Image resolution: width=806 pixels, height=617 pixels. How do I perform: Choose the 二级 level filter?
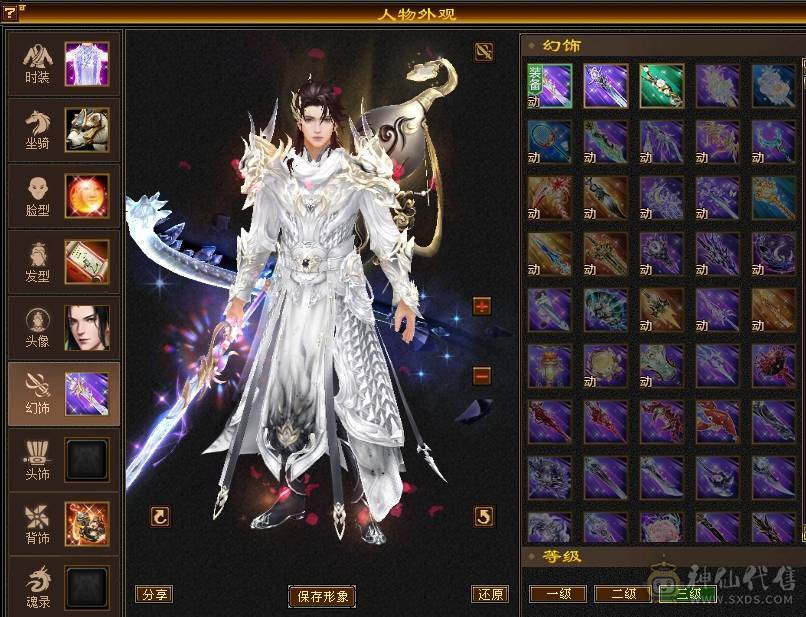pyautogui.click(x=622, y=593)
